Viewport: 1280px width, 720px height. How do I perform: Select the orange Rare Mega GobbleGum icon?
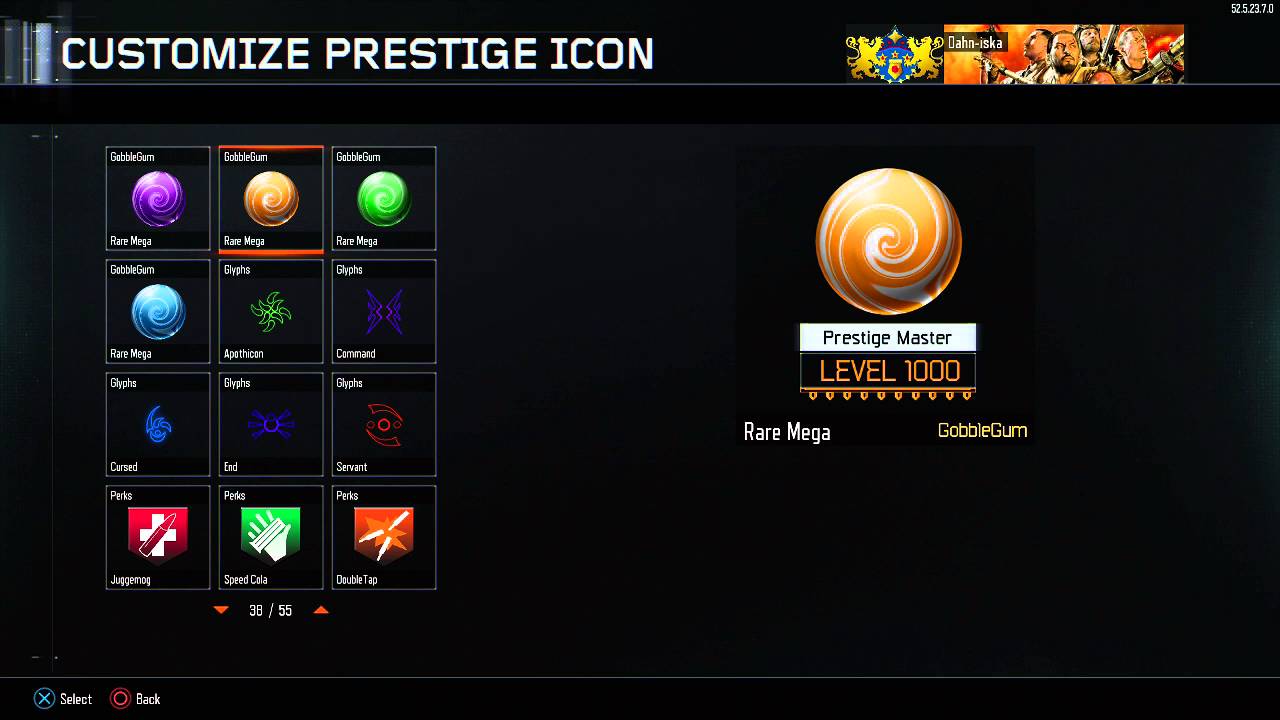(270, 198)
